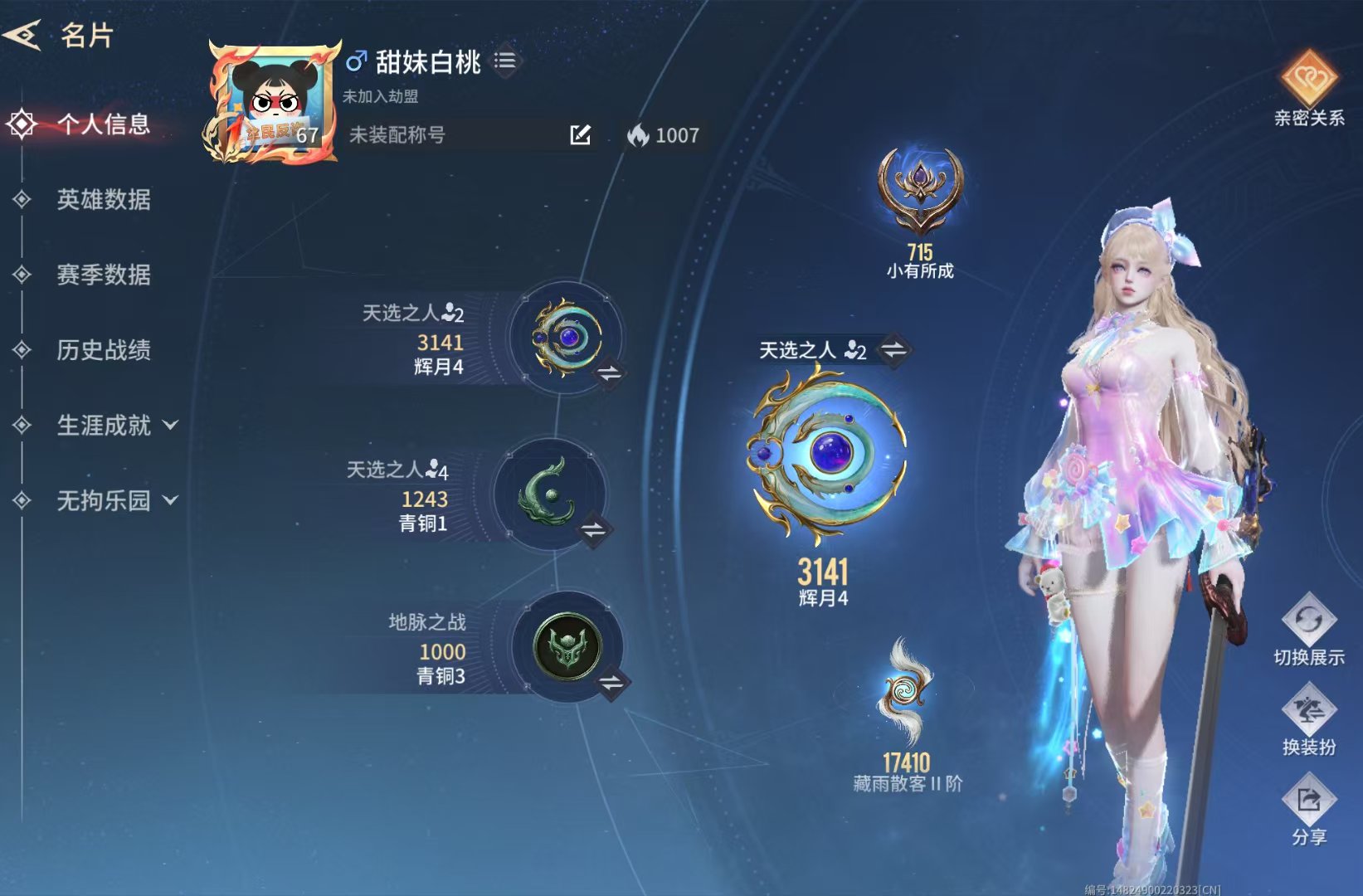Open 亲密关系 relationships
This screenshot has width=1363, height=896.
[x=1308, y=88]
